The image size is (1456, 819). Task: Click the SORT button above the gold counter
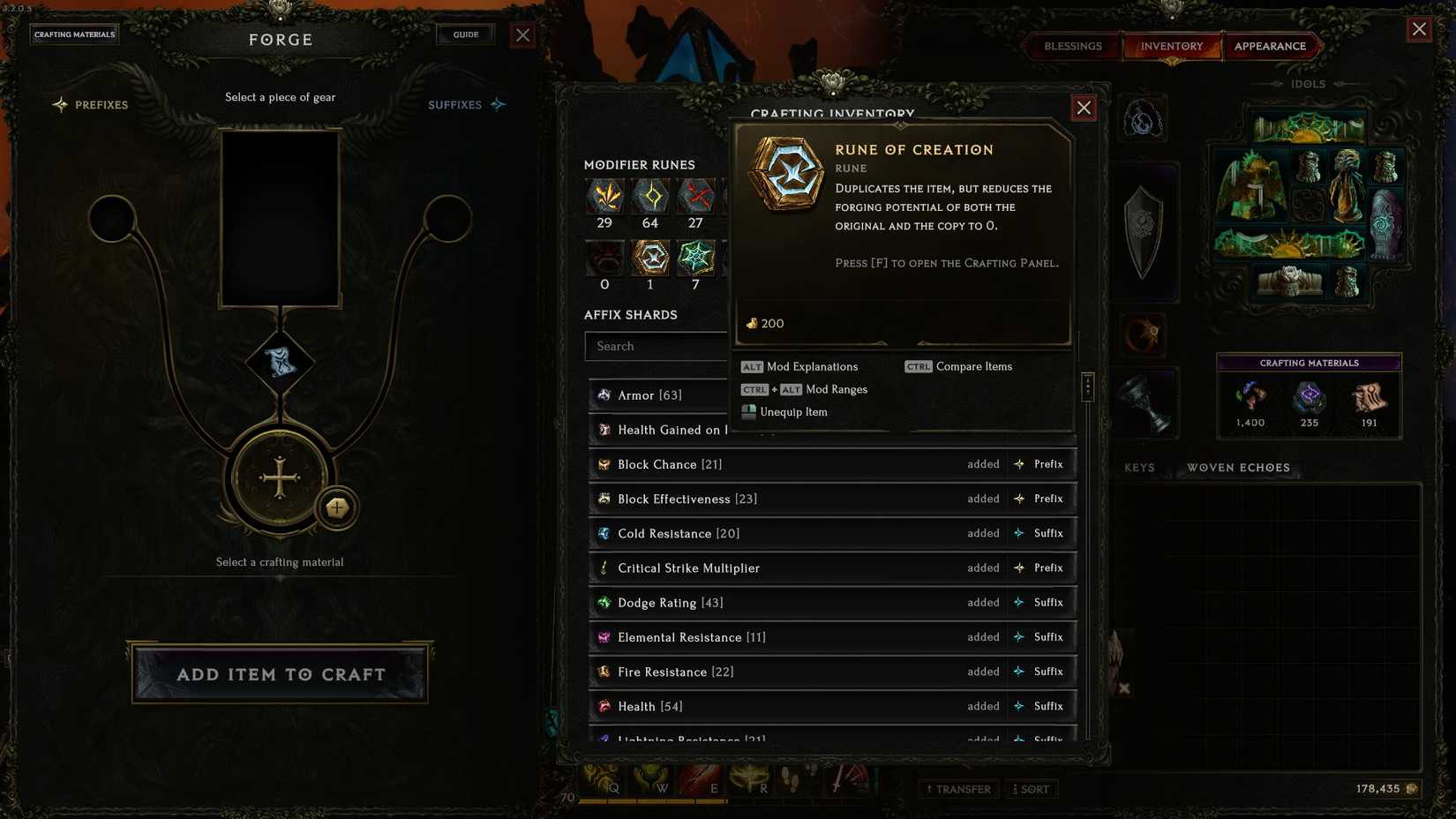1032,789
